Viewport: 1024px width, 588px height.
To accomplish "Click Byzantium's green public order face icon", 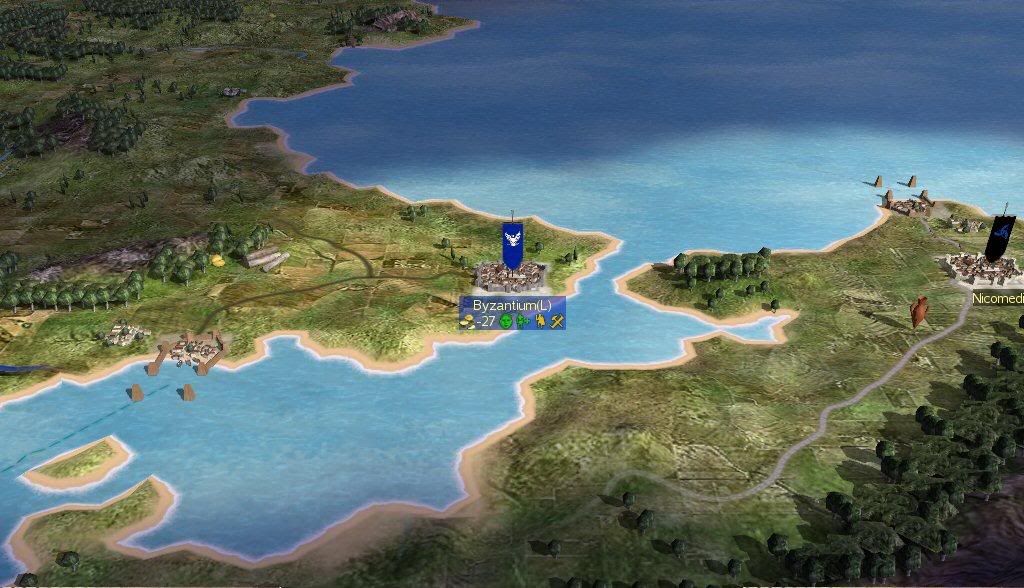I will [x=507, y=321].
